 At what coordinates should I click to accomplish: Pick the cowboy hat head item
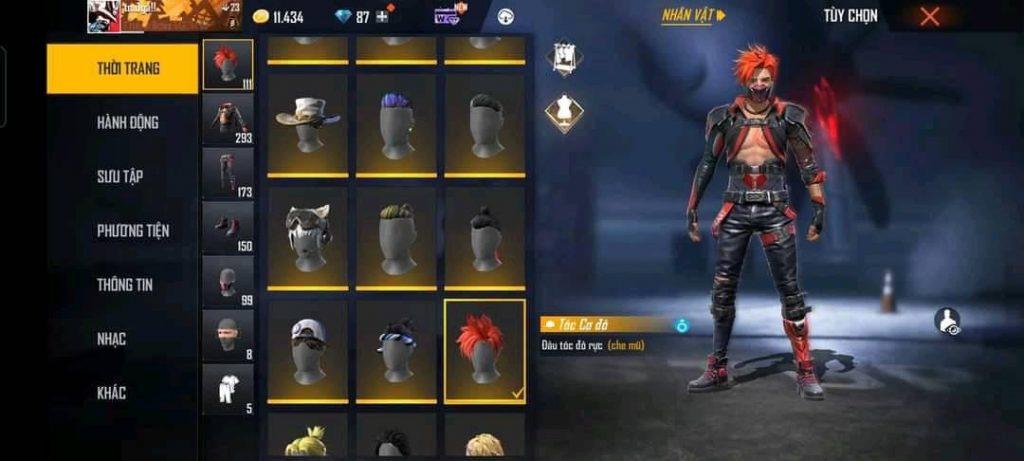pyautogui.click(x=307, y=124)
